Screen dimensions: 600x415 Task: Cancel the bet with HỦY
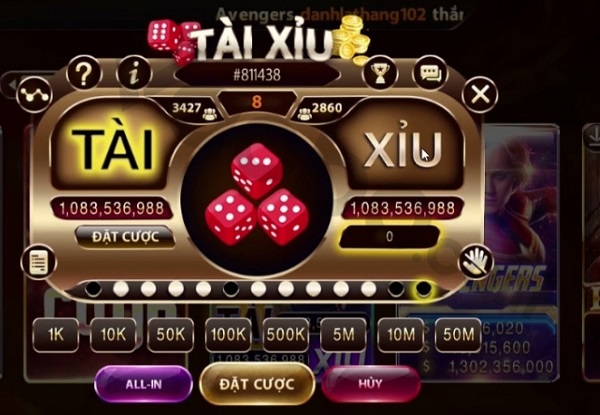pos(369,383)
